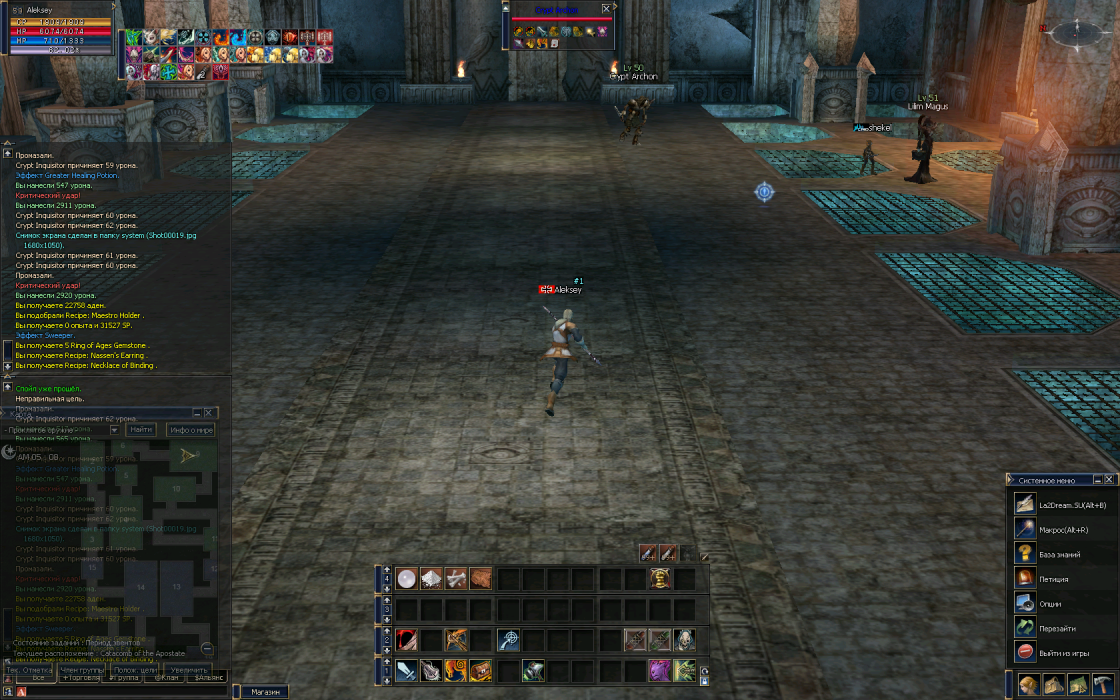Activate the sword attack skill on the hotbar

pos(407,670)
